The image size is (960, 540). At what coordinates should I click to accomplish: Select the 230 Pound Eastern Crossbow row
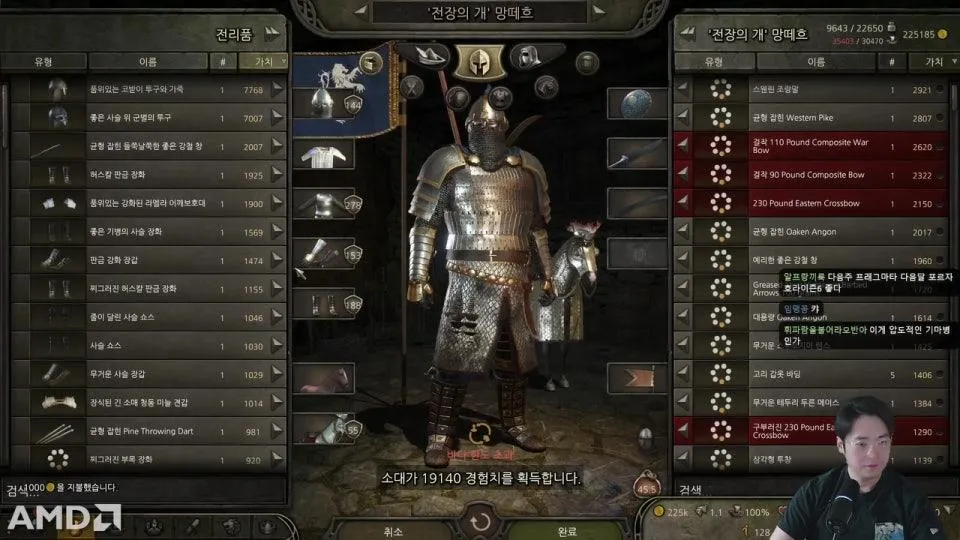810,204
